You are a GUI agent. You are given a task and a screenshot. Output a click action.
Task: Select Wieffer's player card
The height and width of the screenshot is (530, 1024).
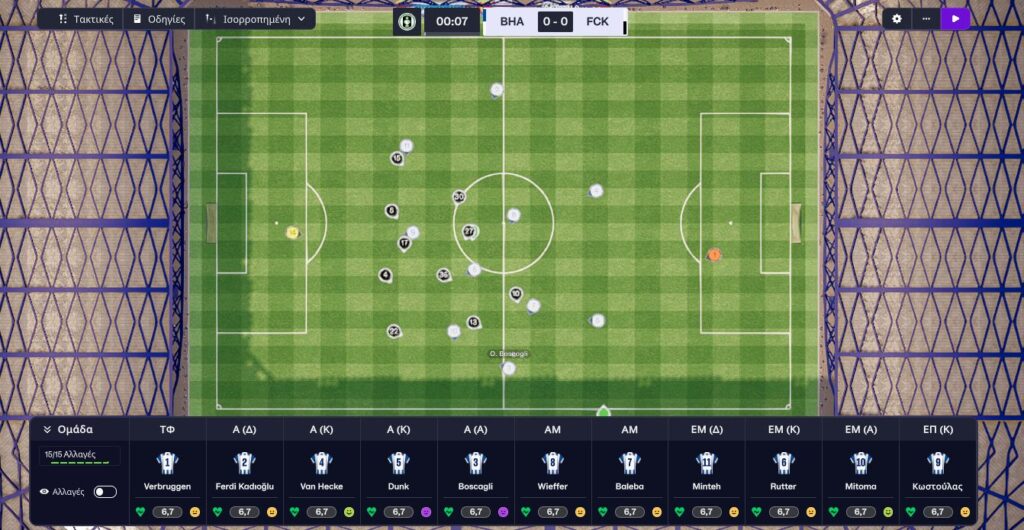coord(553,472)
